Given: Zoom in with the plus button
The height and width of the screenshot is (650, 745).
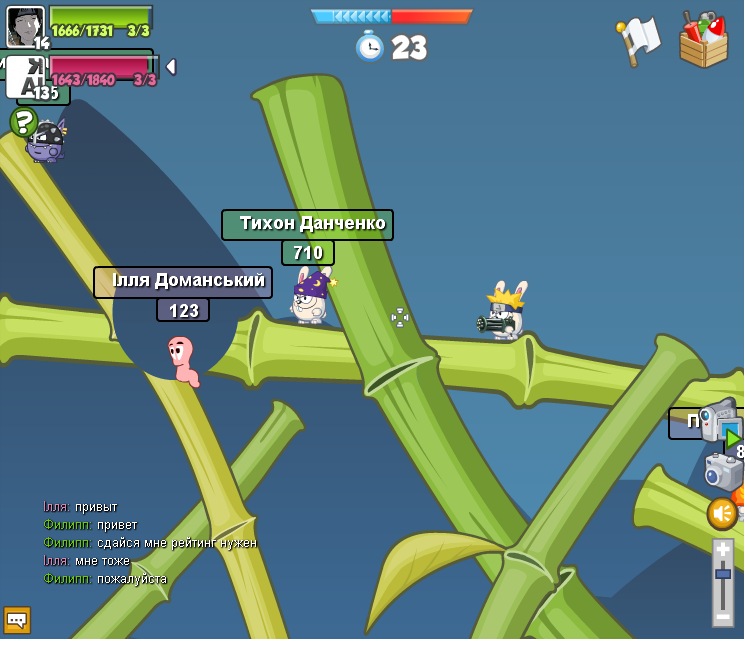Looking at the screenshot, I should point(723,551).
